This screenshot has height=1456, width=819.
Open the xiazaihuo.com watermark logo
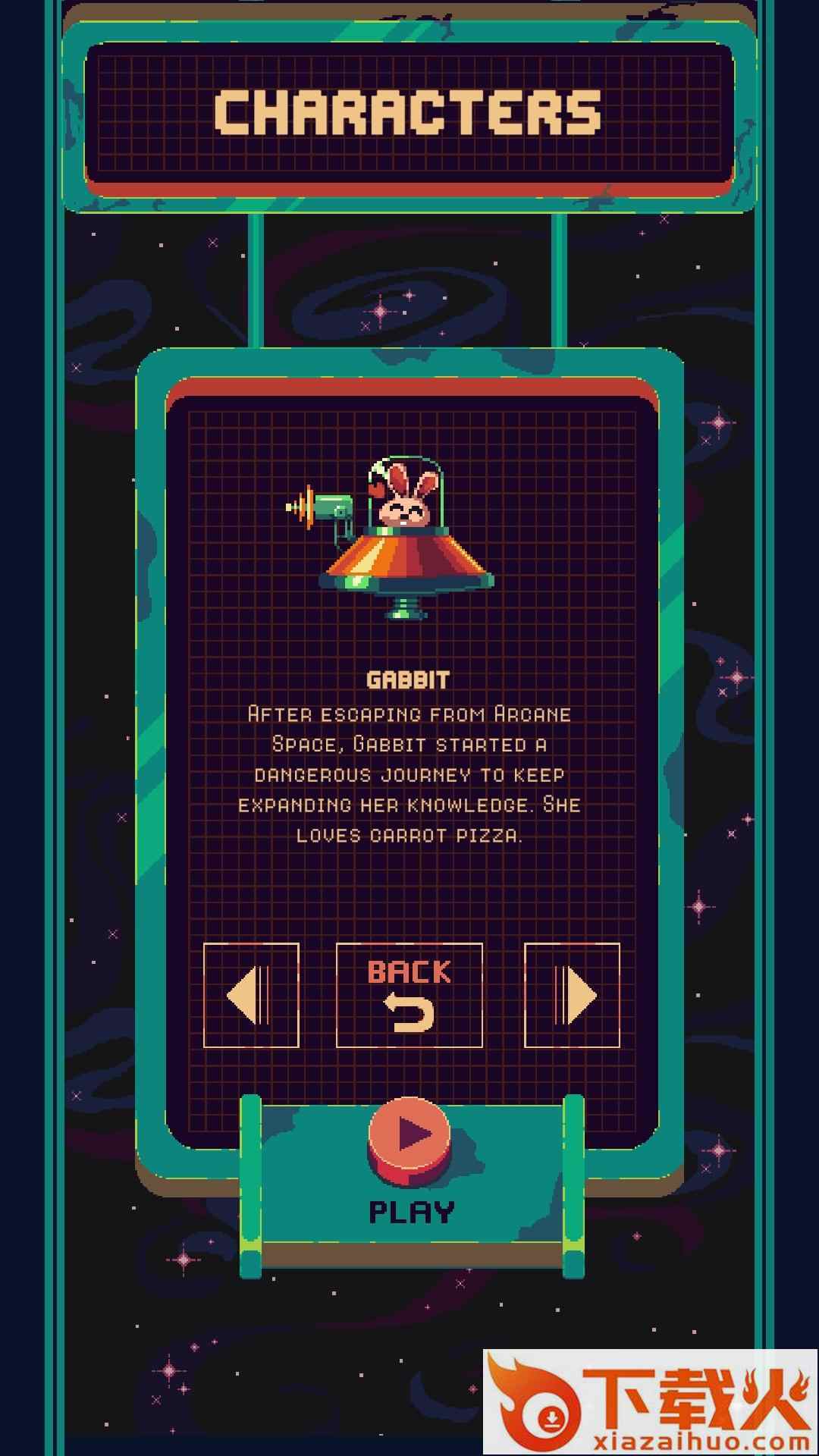click(651, 1401)
